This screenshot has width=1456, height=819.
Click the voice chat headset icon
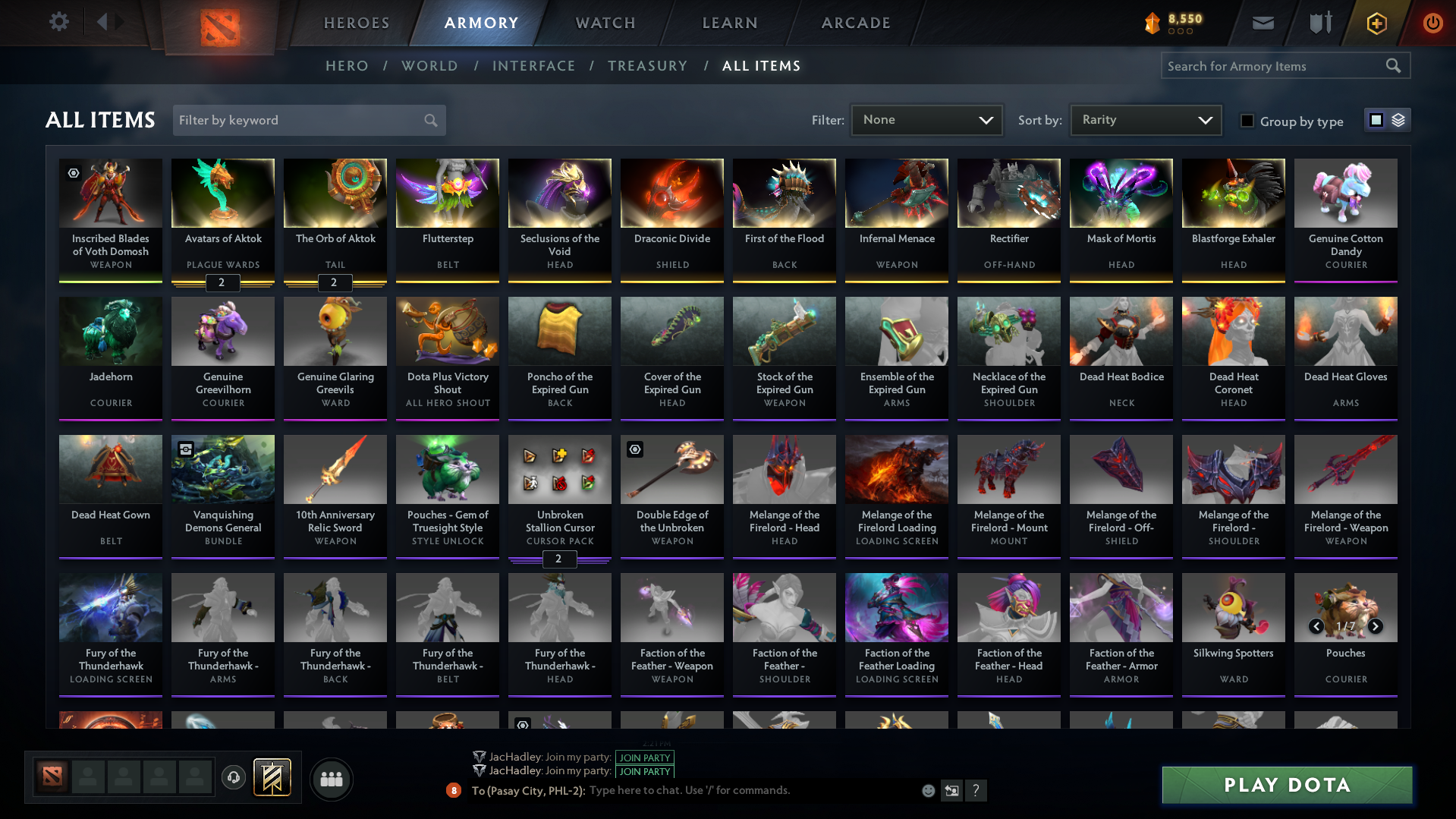[x=234, y=778]
